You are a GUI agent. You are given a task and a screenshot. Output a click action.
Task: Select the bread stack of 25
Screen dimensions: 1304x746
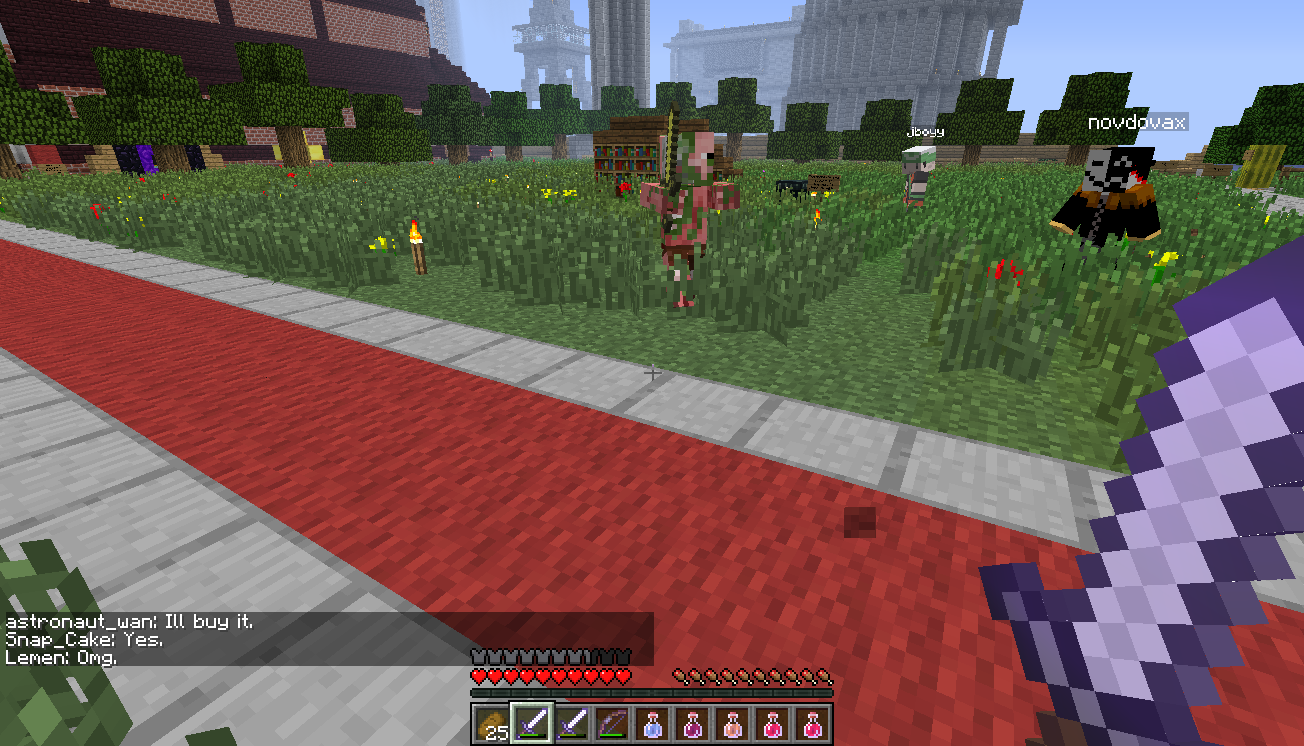click(x=491, y=723)
